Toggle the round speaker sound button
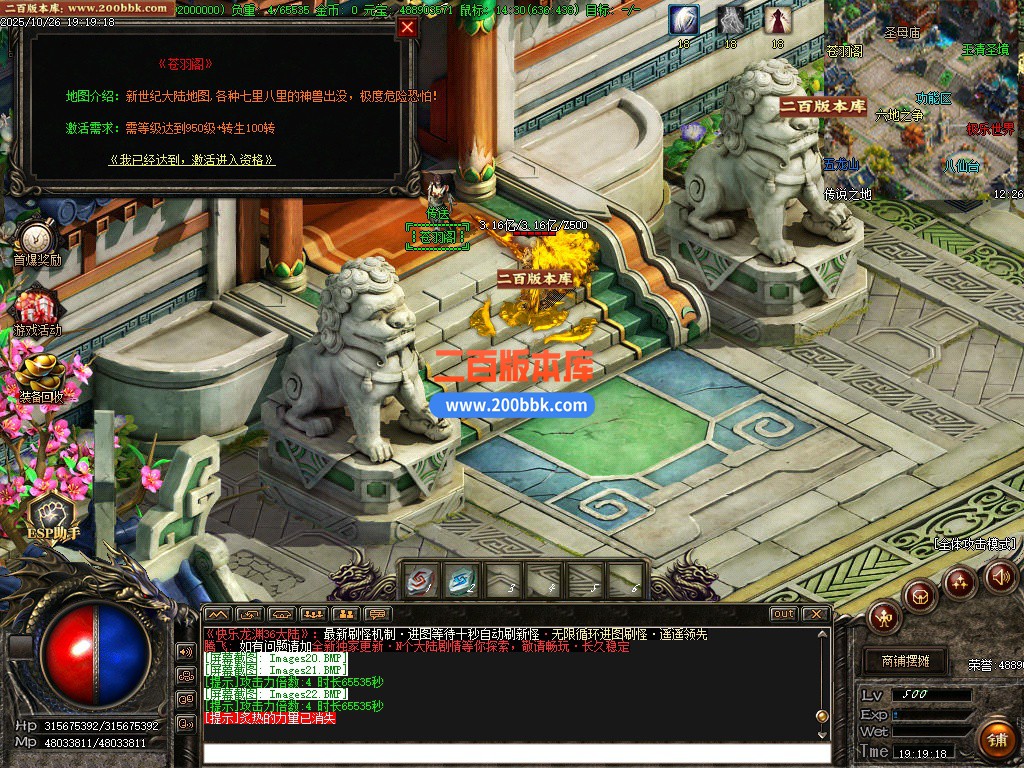1024x768 pixels. click(x=1001, y=576)
